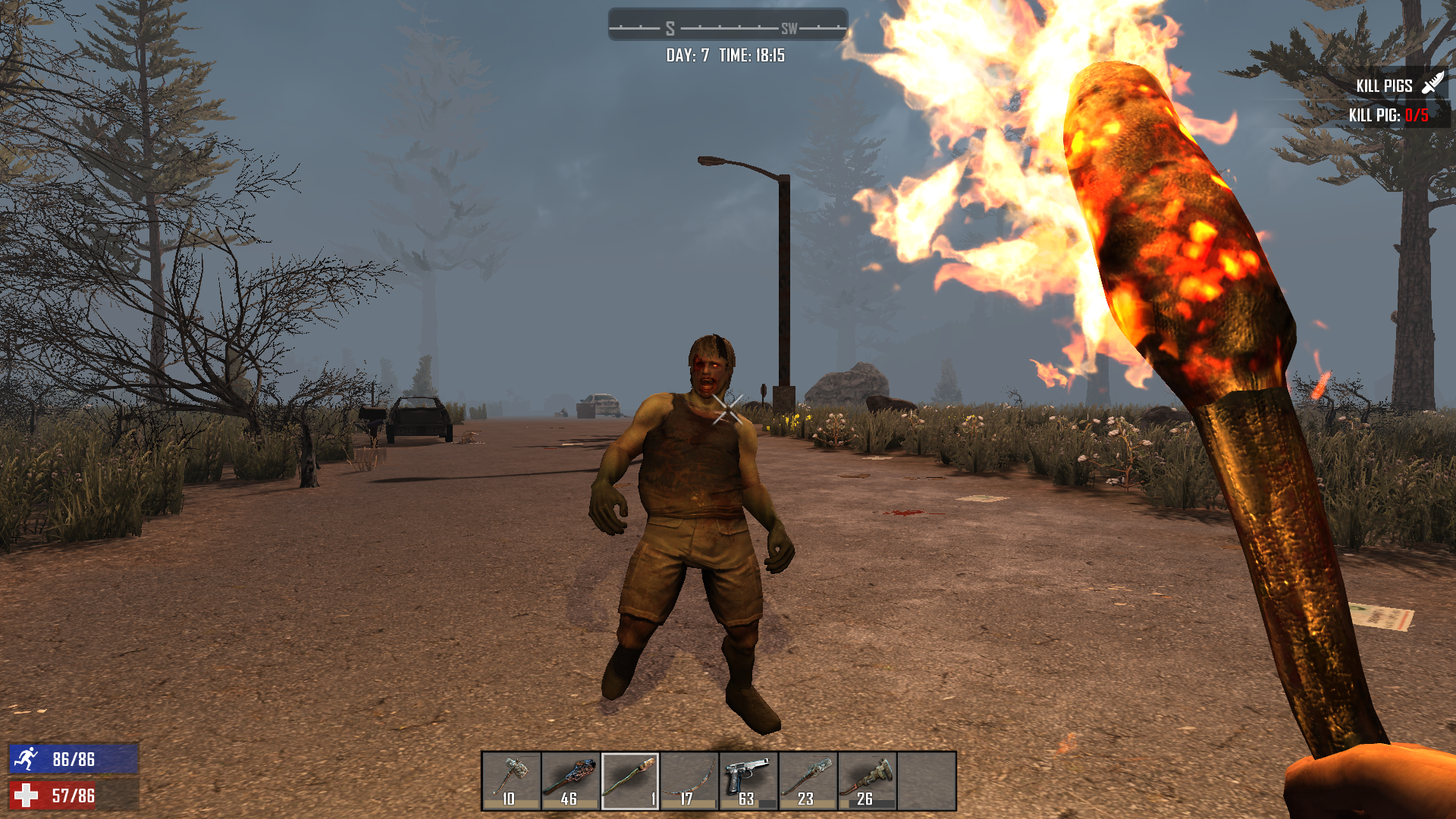
Task: Switch to the wooden bow slot
Action: tap(689, 781)
